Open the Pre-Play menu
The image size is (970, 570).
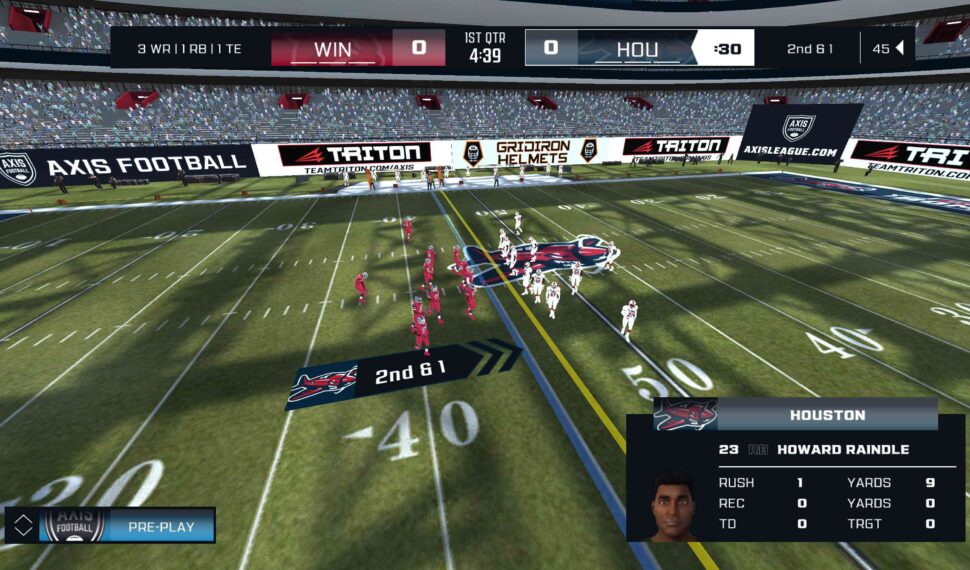(x=160, y=526)
